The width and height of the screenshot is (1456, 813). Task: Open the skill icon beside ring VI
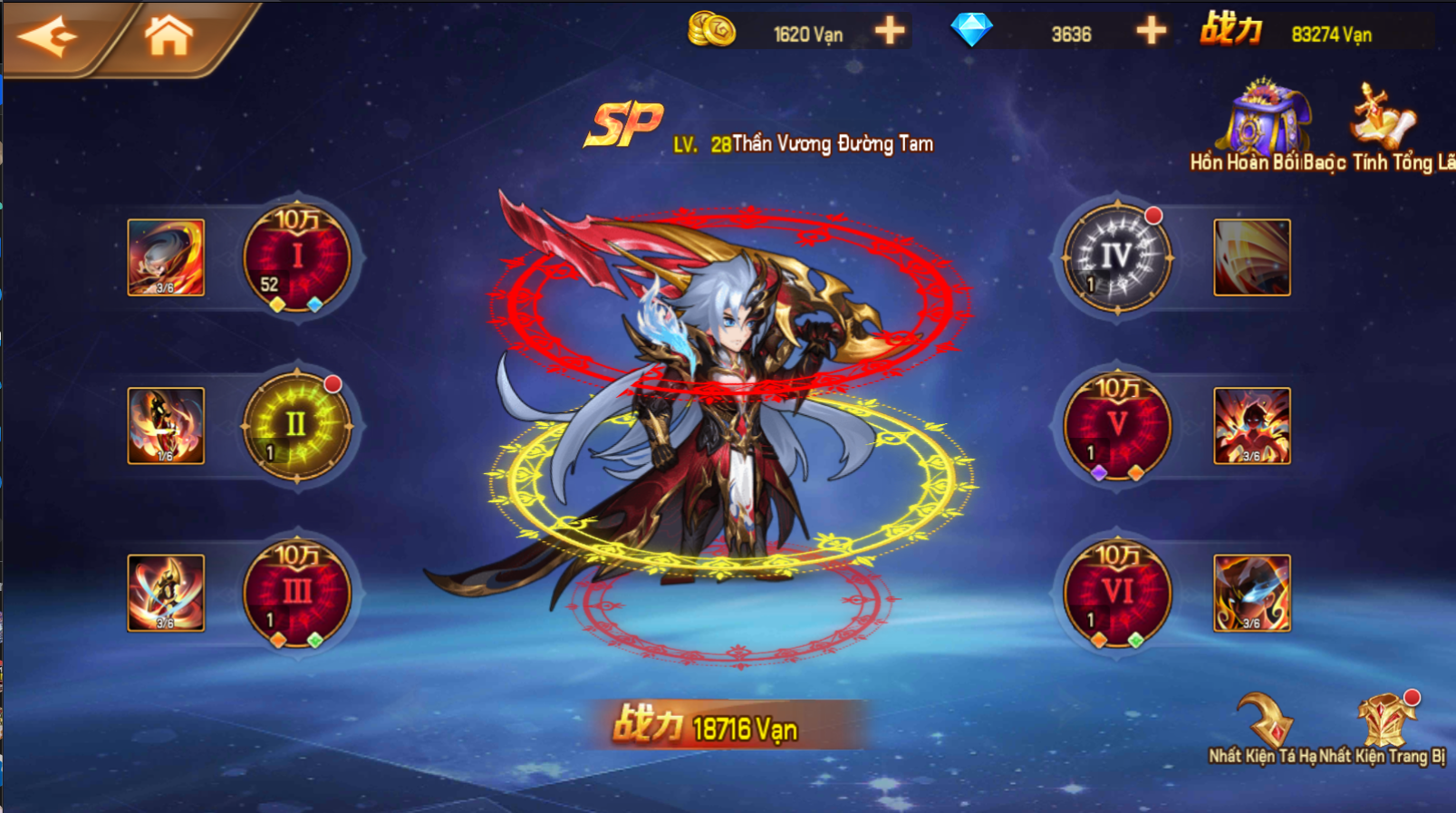point(1251,593)
